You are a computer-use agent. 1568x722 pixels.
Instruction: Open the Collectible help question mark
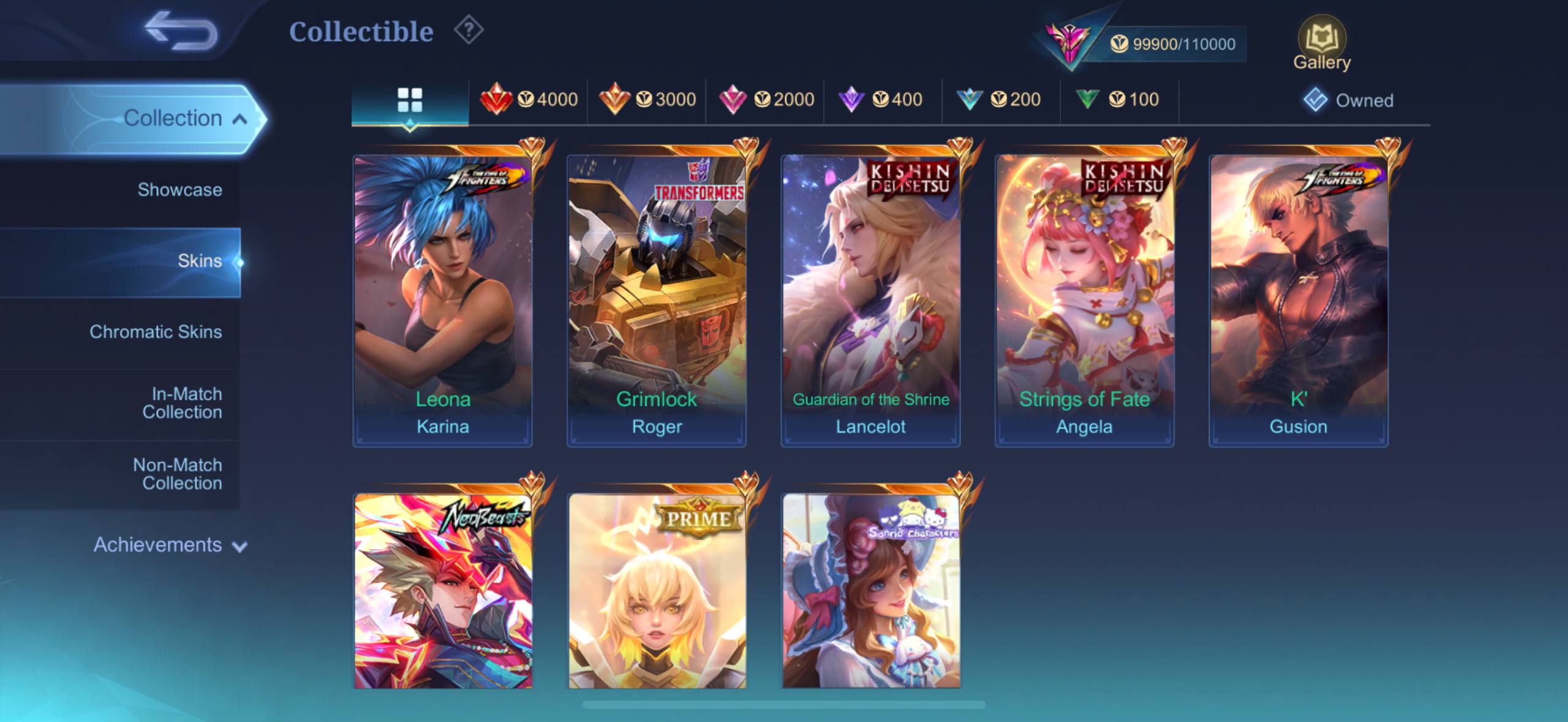click(x=469, y=31)
